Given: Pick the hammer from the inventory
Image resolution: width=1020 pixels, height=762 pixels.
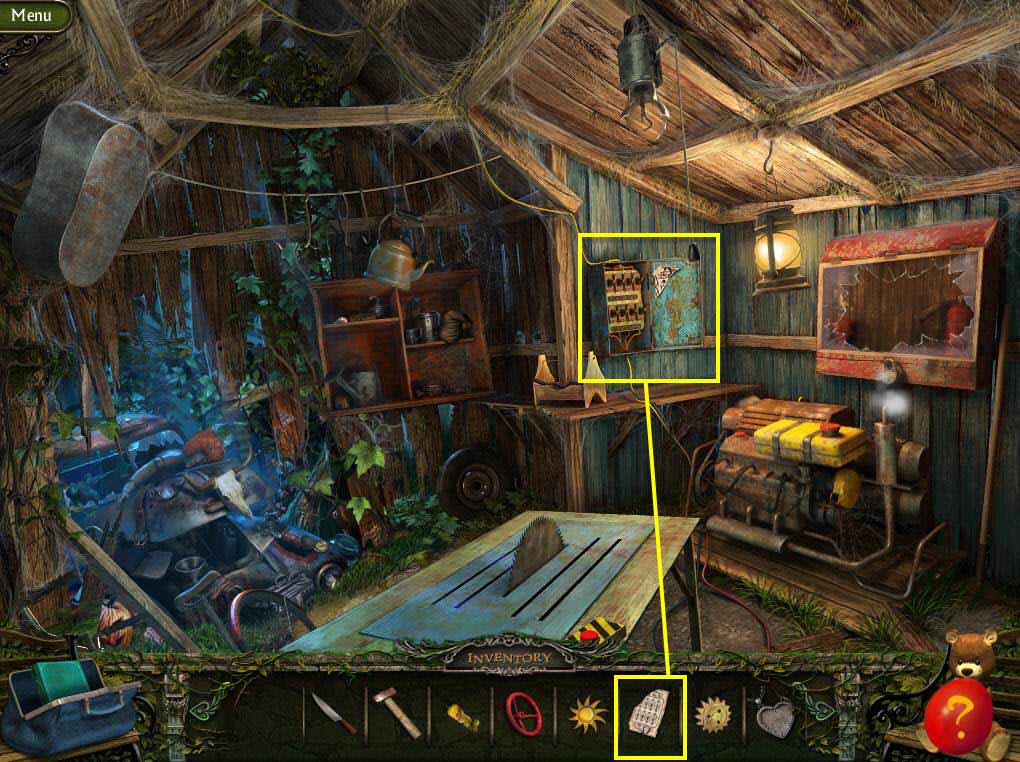Looking at the screenshot, I should click(397, 714).
